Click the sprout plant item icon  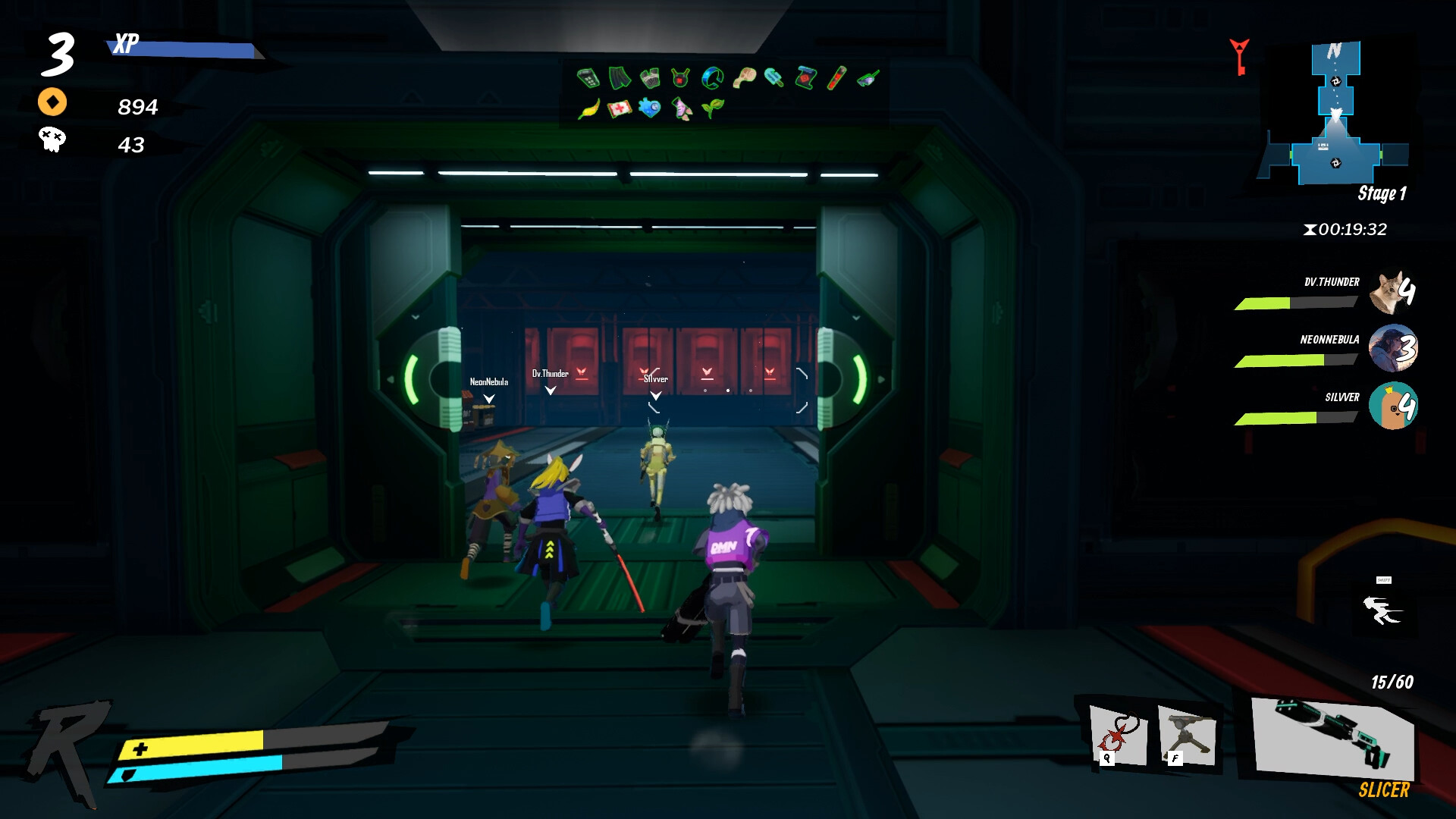click(x=711, y=107)
